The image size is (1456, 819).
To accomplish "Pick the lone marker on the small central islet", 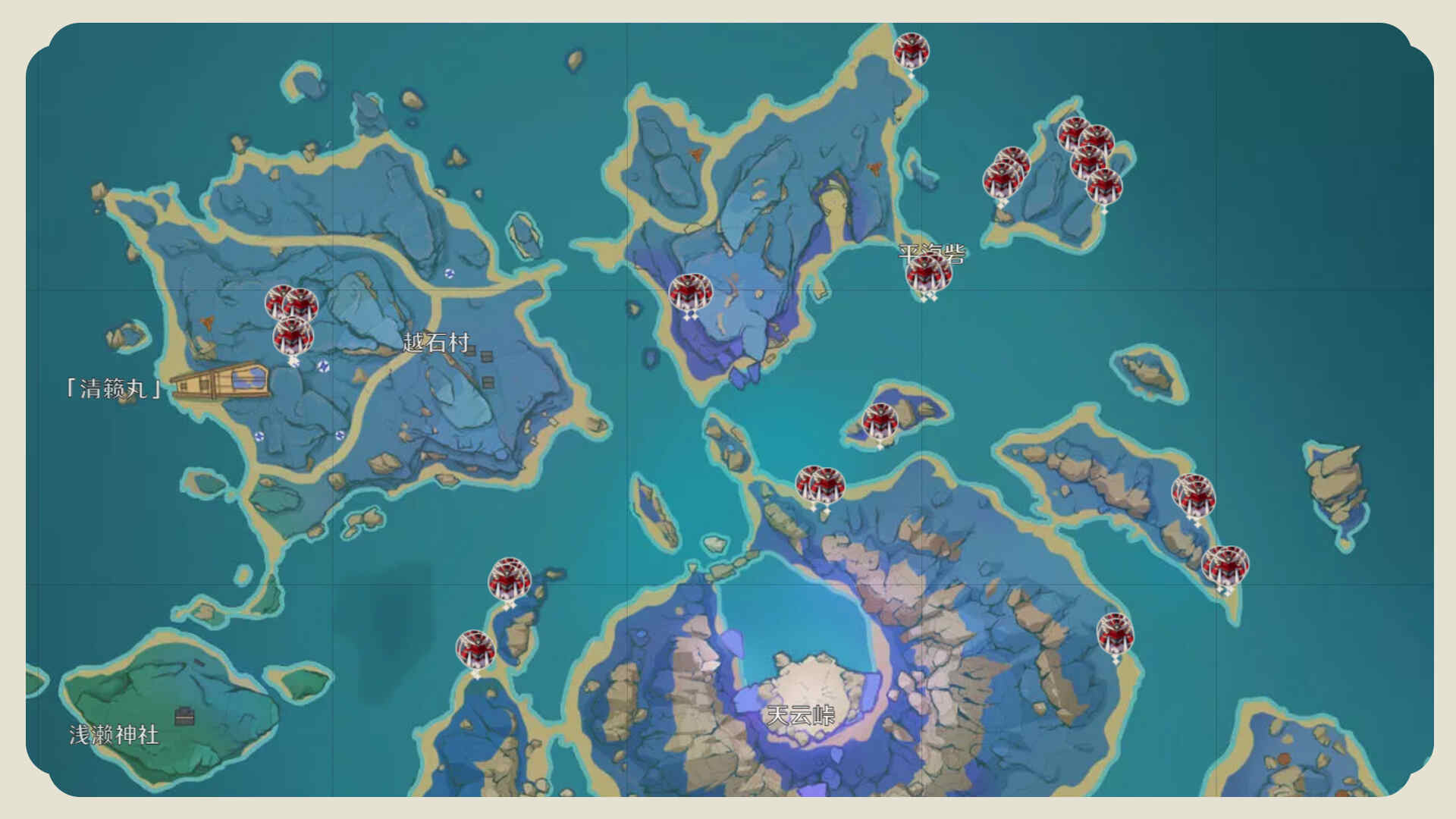I will pyautogui.click(x=880, y=422).
